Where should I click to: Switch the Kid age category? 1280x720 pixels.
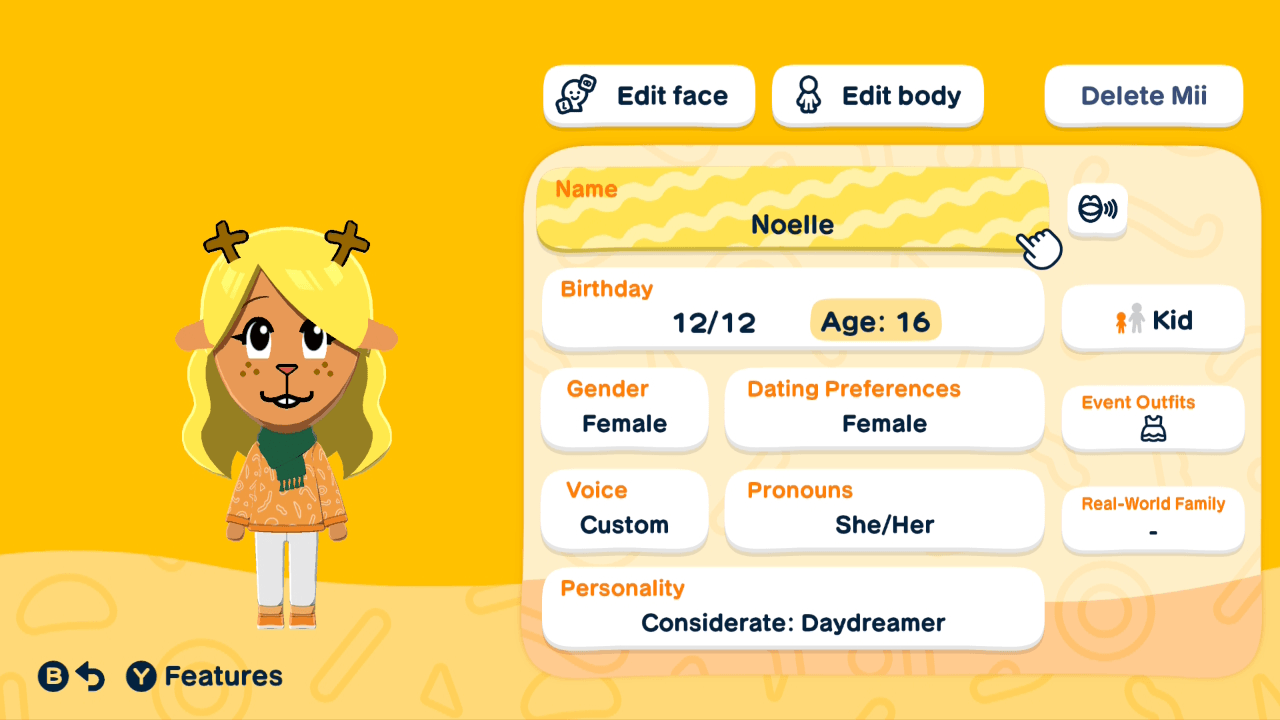(x=1152, y=319)
